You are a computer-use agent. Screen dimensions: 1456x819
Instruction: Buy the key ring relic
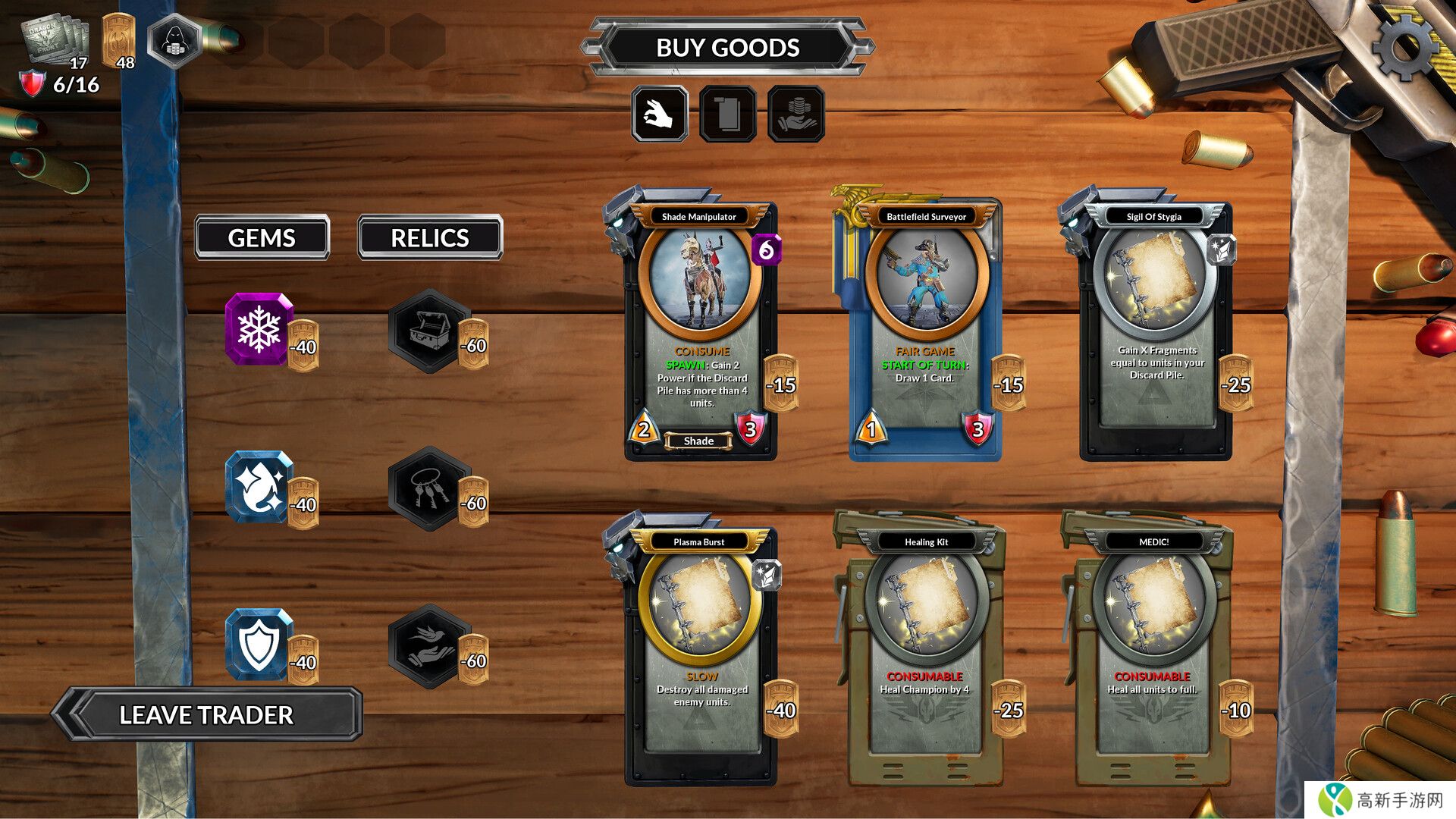click(431, 488)
